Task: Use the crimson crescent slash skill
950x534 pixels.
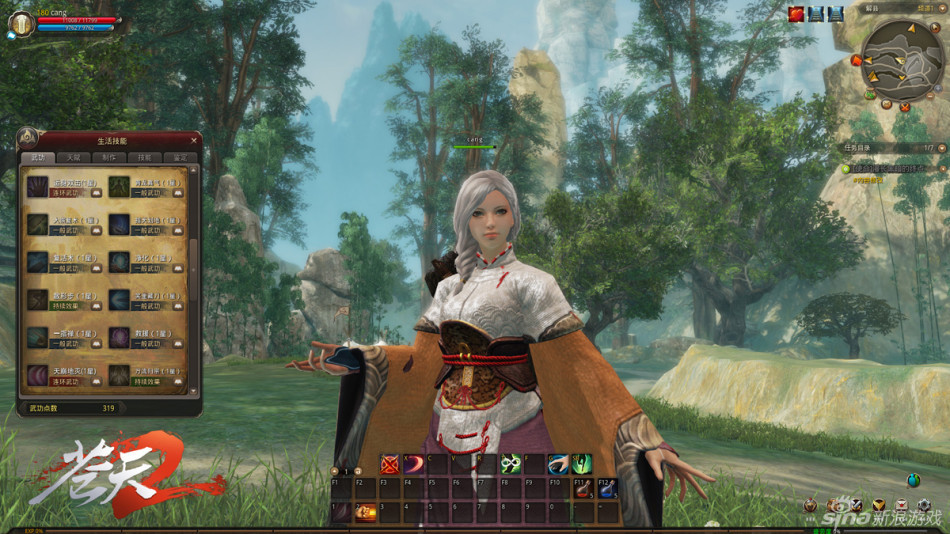Action: pyautogui.click(x=414, y=464)
